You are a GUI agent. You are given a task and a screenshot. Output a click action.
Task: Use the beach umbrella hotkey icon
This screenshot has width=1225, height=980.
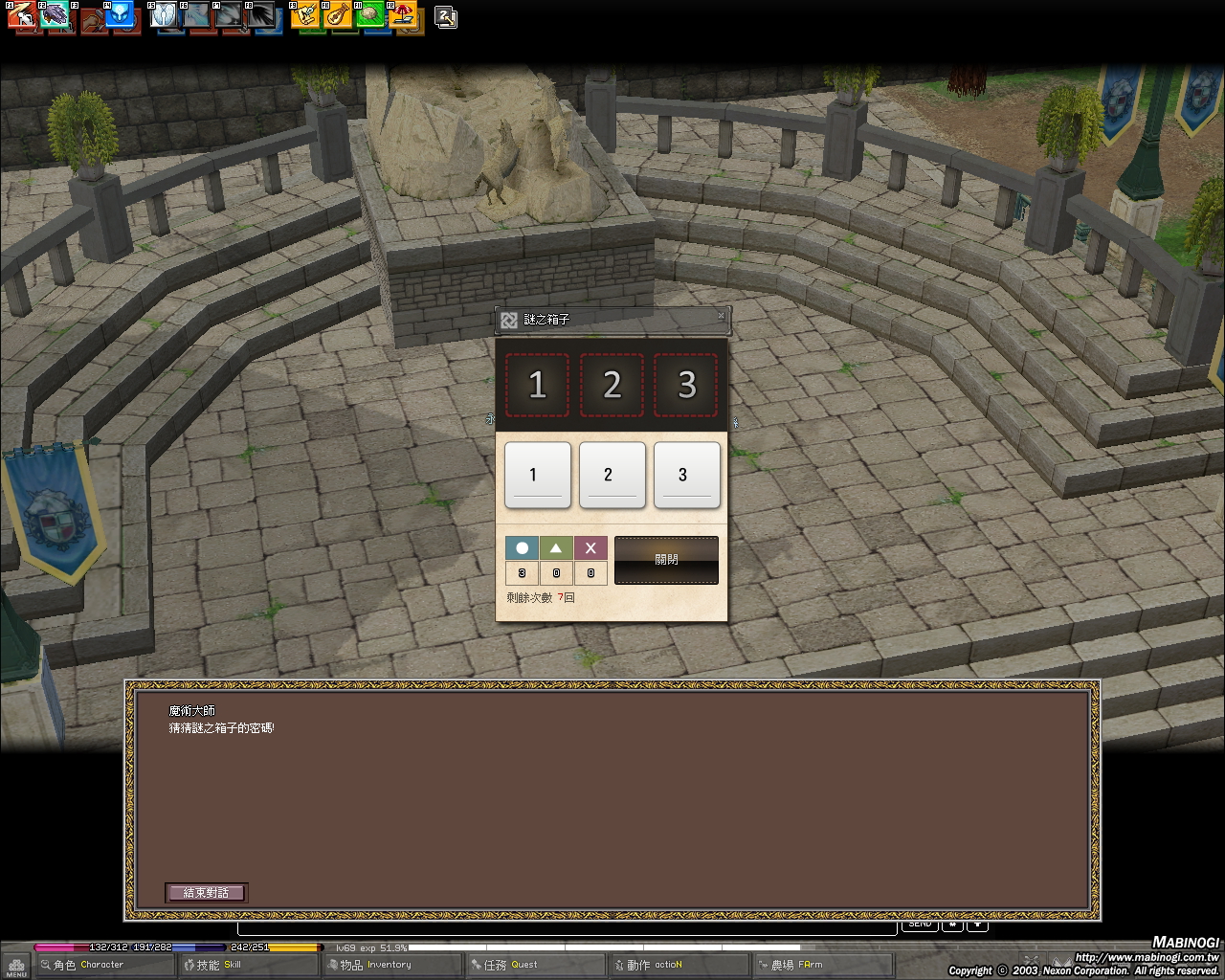click(405, 15)
